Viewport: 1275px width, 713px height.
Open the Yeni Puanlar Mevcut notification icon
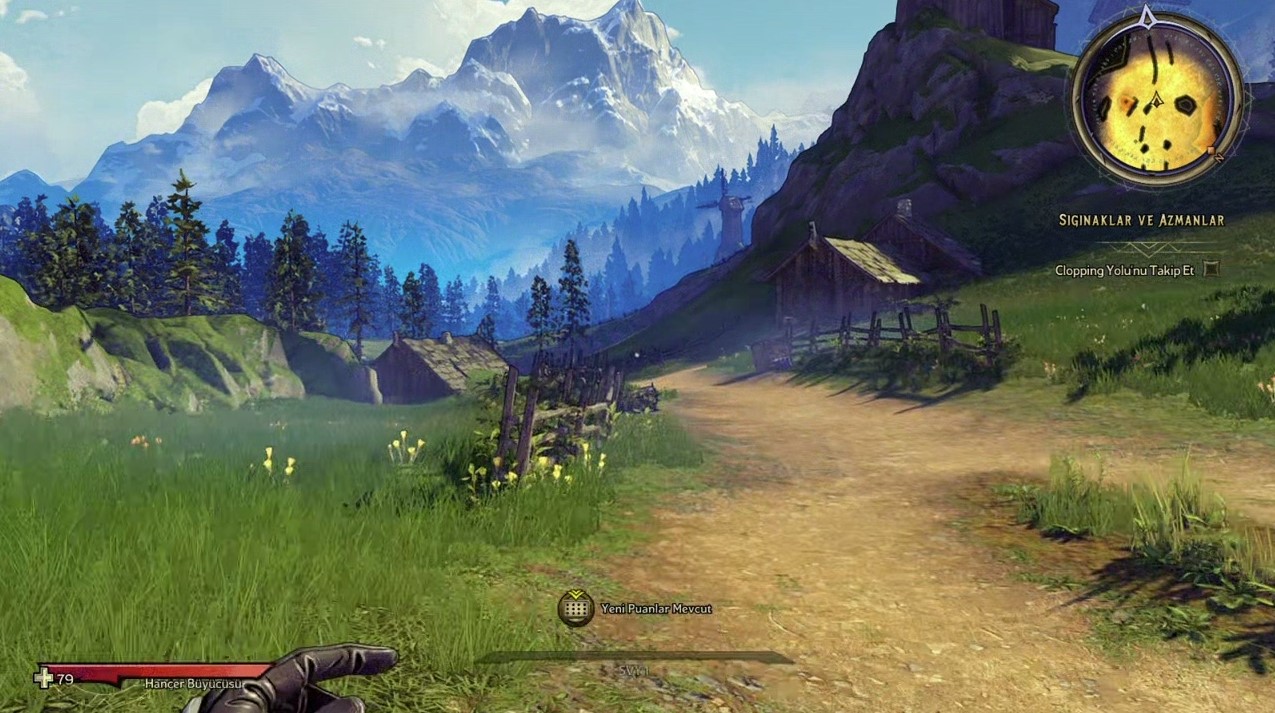(x=576, y=608)
